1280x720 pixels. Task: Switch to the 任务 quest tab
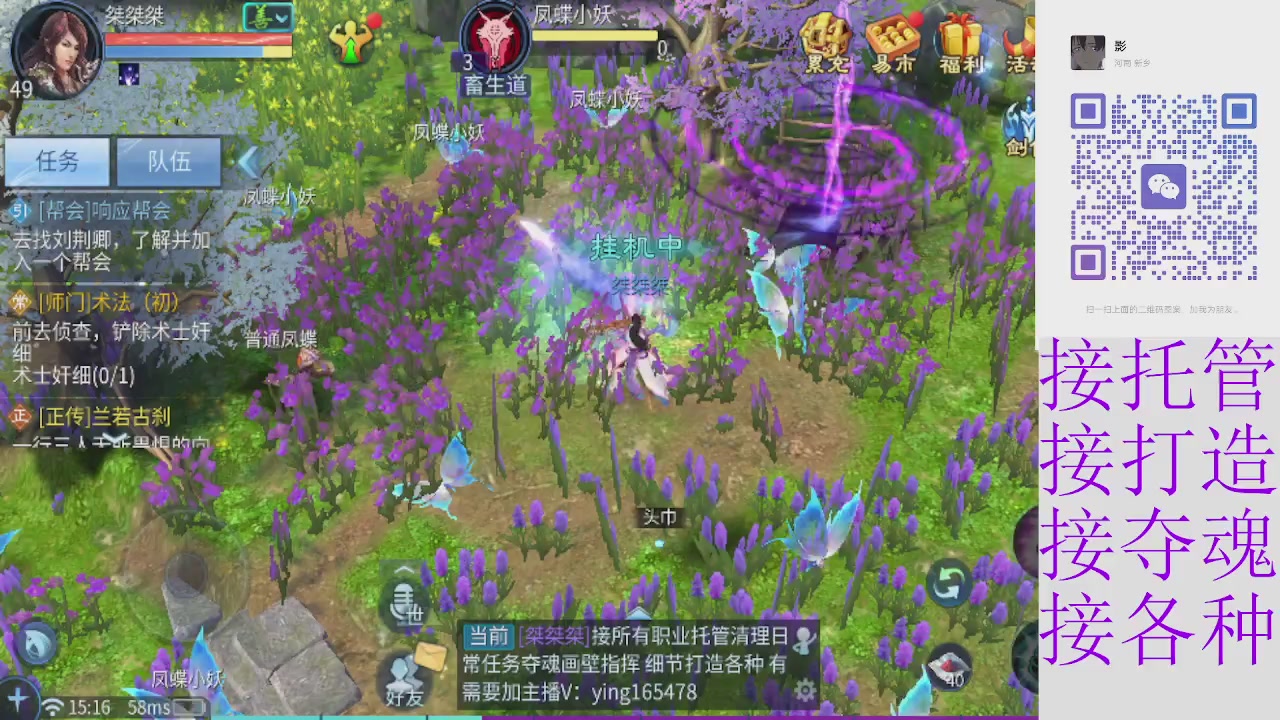coord(57,162)
